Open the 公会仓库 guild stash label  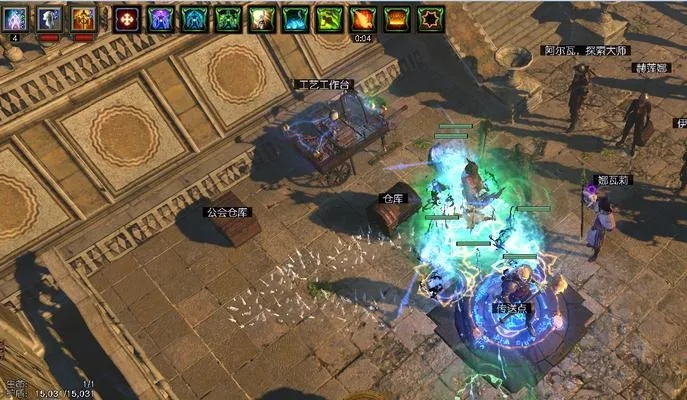227,212
